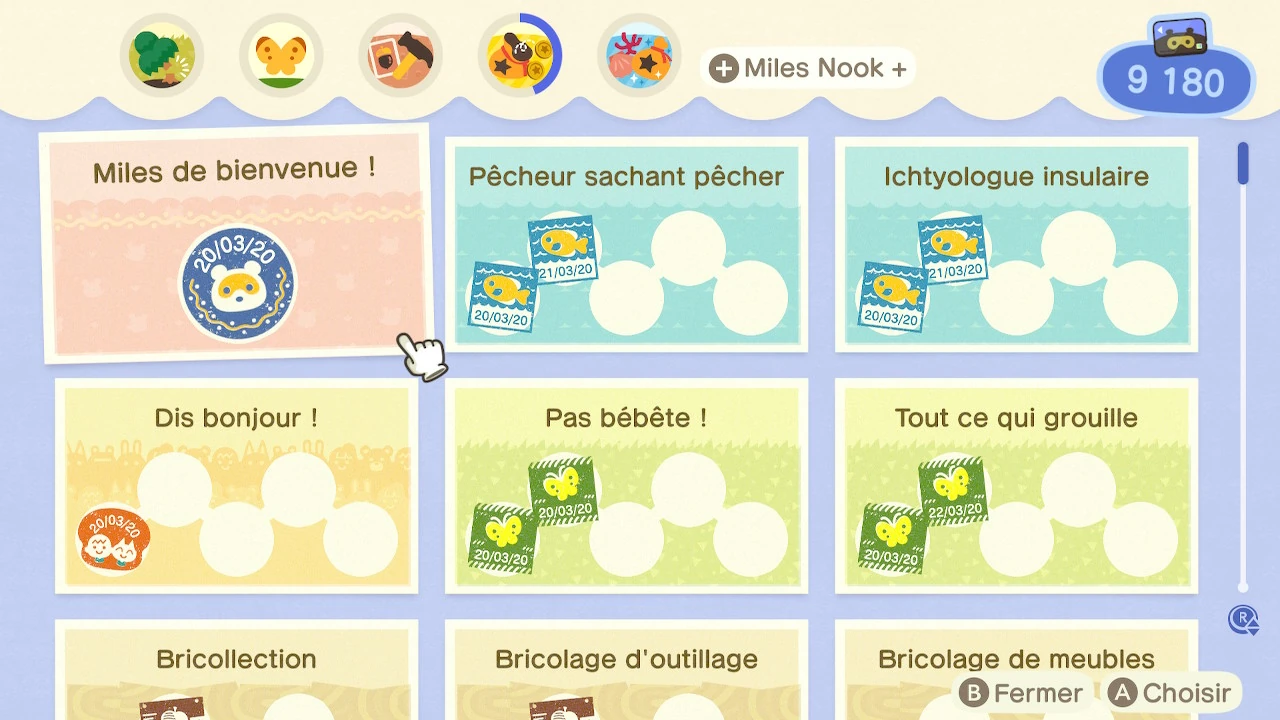The image size is (1280, 720).
Task: Select the Miles de bienvenue achievement card
Action: 237,245
